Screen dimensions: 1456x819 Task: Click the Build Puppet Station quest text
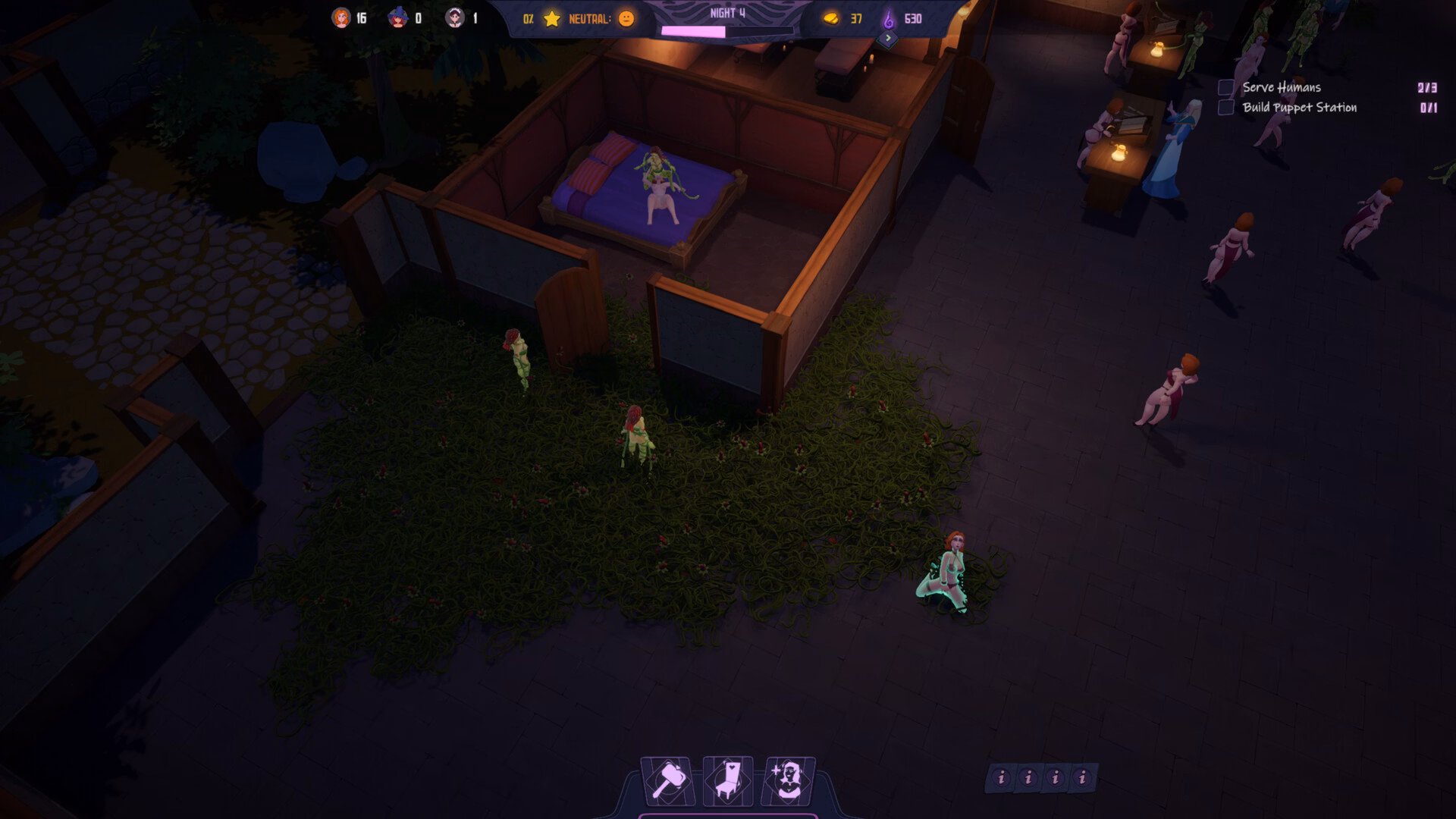pyautogui.click(x=1298, y=108)
